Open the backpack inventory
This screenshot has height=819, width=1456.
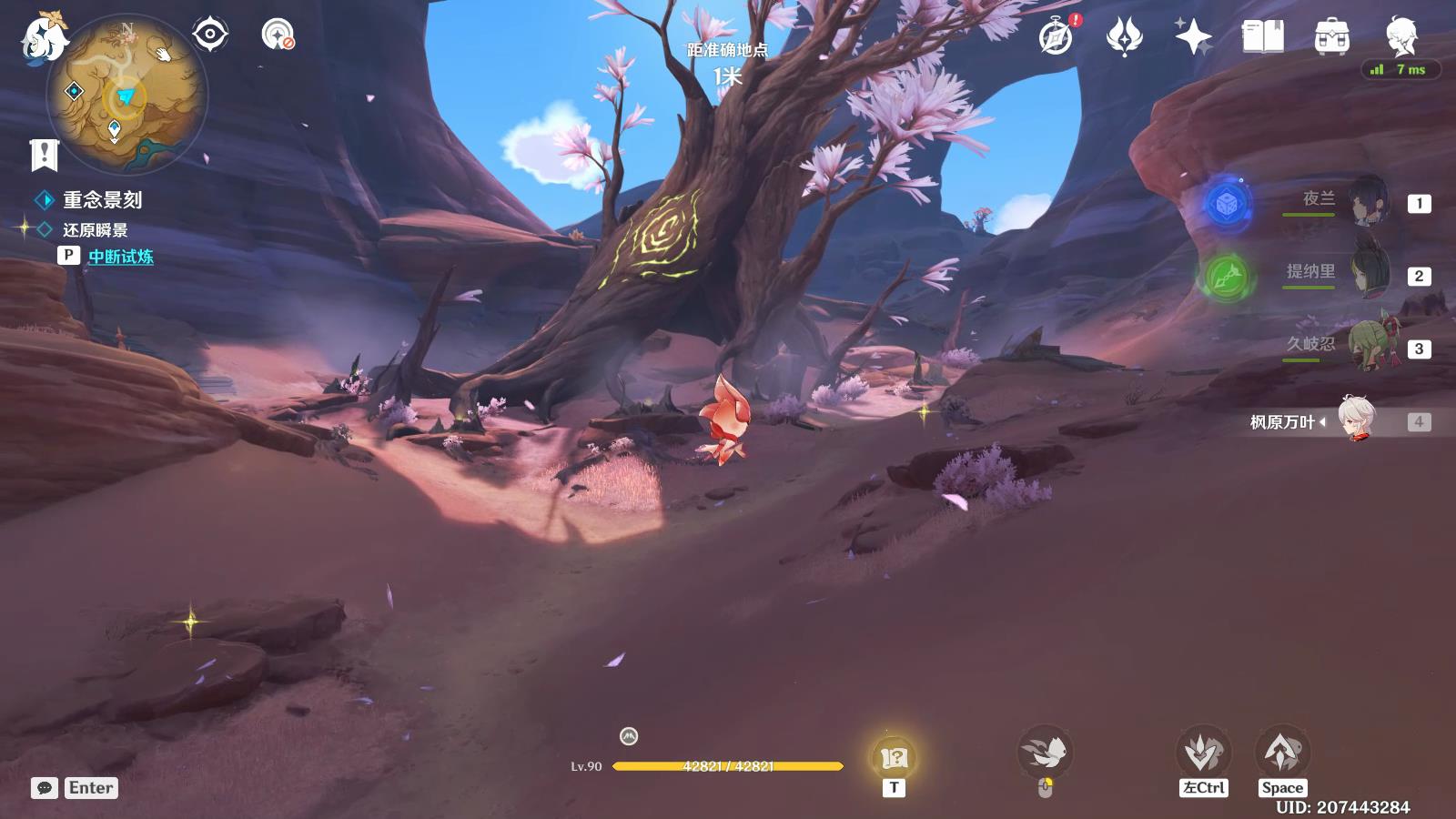click(x=1331, y=37)
